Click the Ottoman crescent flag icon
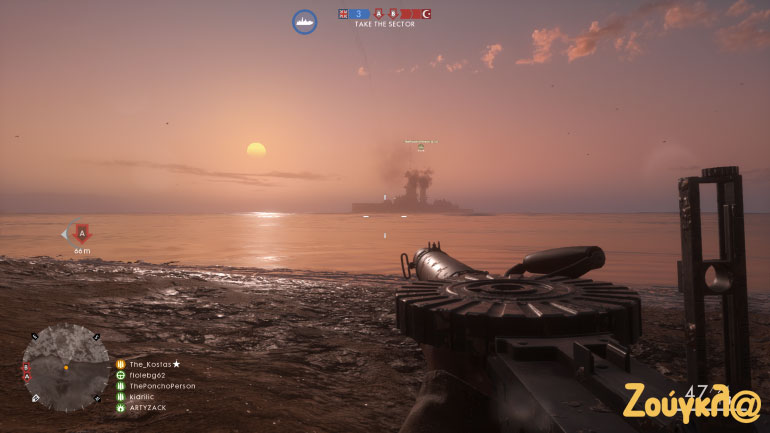The width and height of the screenshot is (770, 433). click(426, 14)
